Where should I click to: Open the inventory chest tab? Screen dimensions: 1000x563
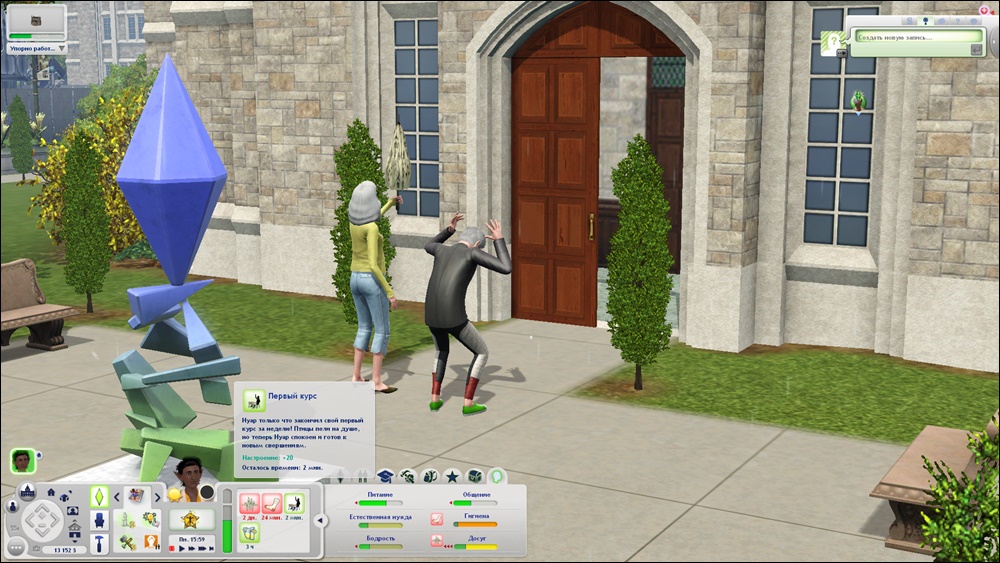coord(474,477)
